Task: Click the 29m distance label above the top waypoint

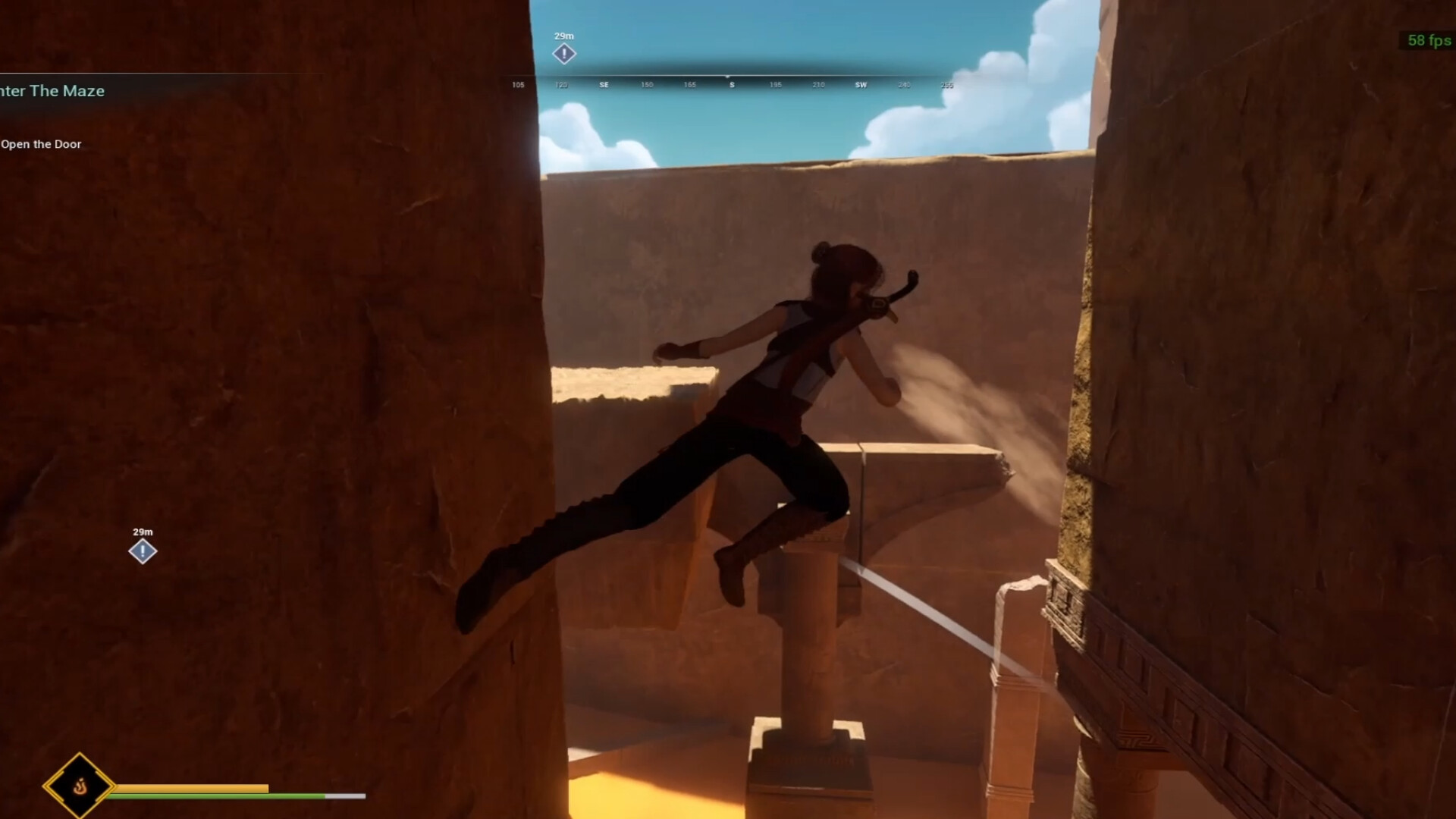Action: click(x=564, y=34)
